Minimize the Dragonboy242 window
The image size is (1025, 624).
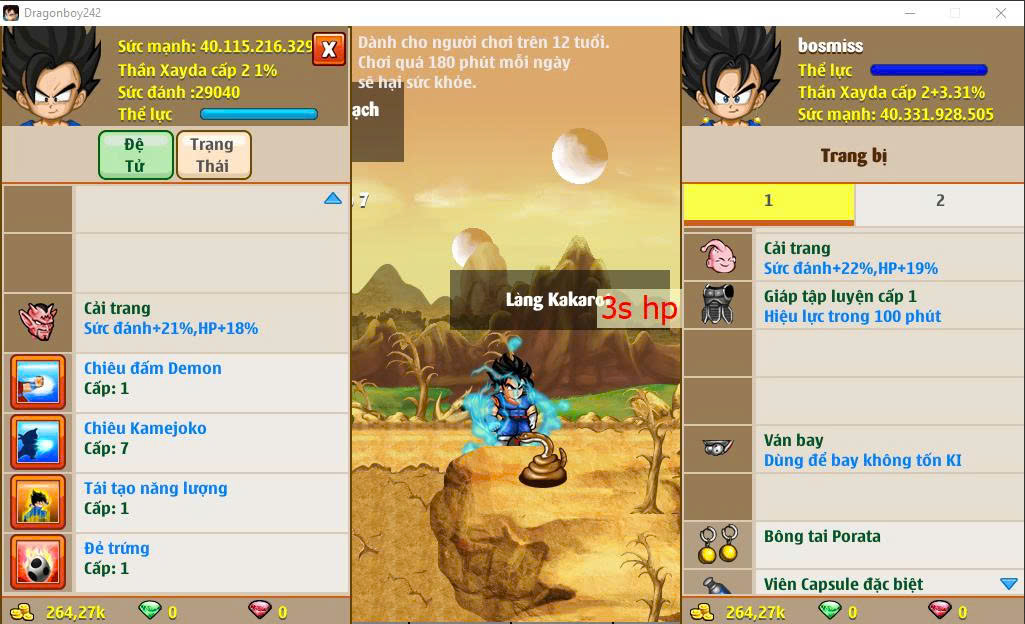pyautogui.click(x=909, y=13)
